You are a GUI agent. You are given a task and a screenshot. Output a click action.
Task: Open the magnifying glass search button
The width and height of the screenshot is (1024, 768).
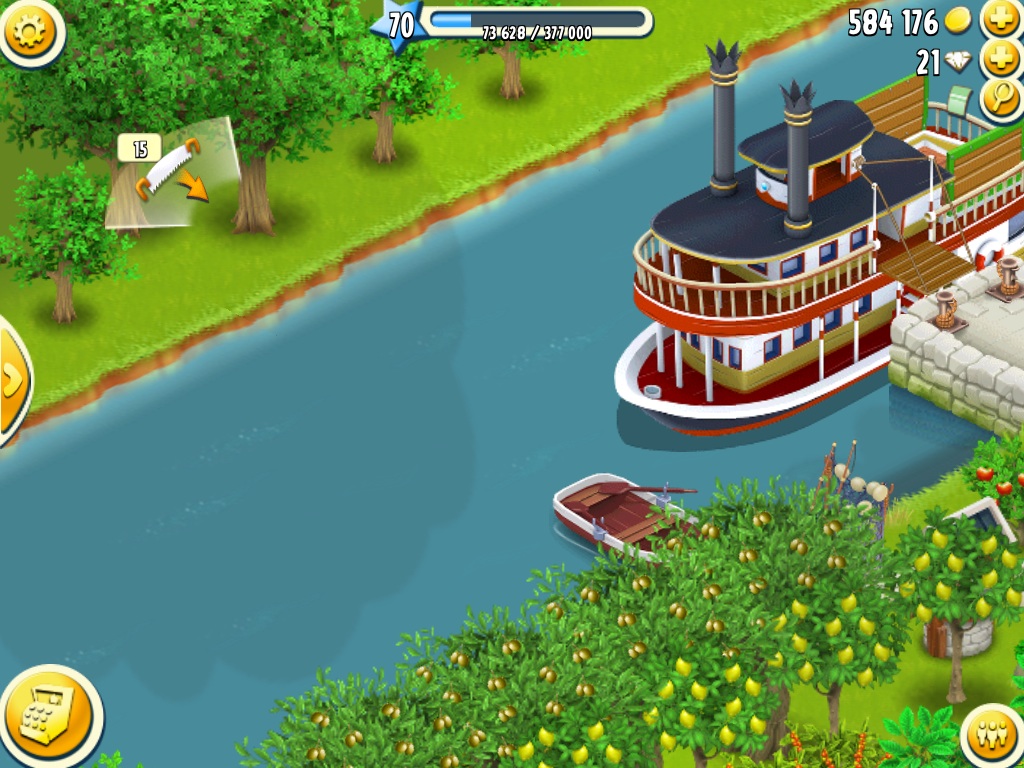pyautogui.click(x=999, y=98)
